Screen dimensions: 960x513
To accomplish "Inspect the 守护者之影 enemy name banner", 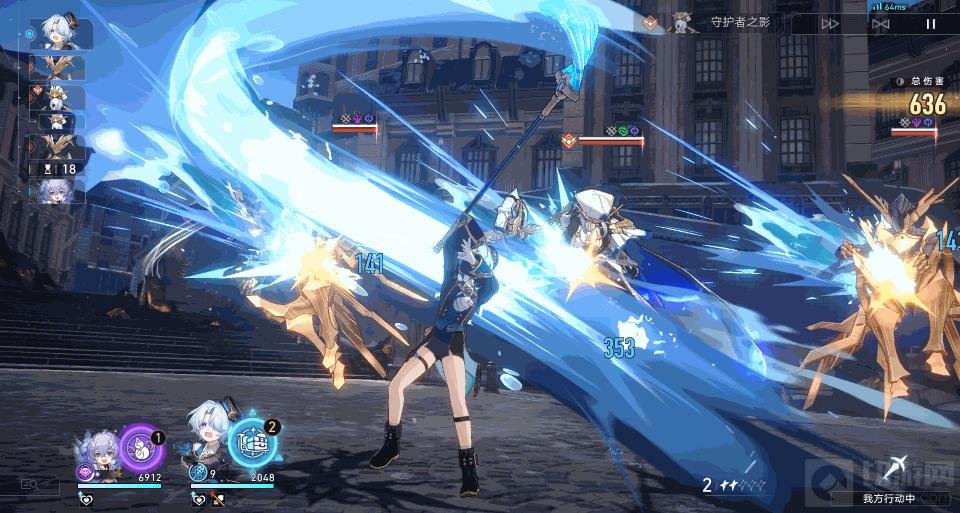I will tap(735, 24).
